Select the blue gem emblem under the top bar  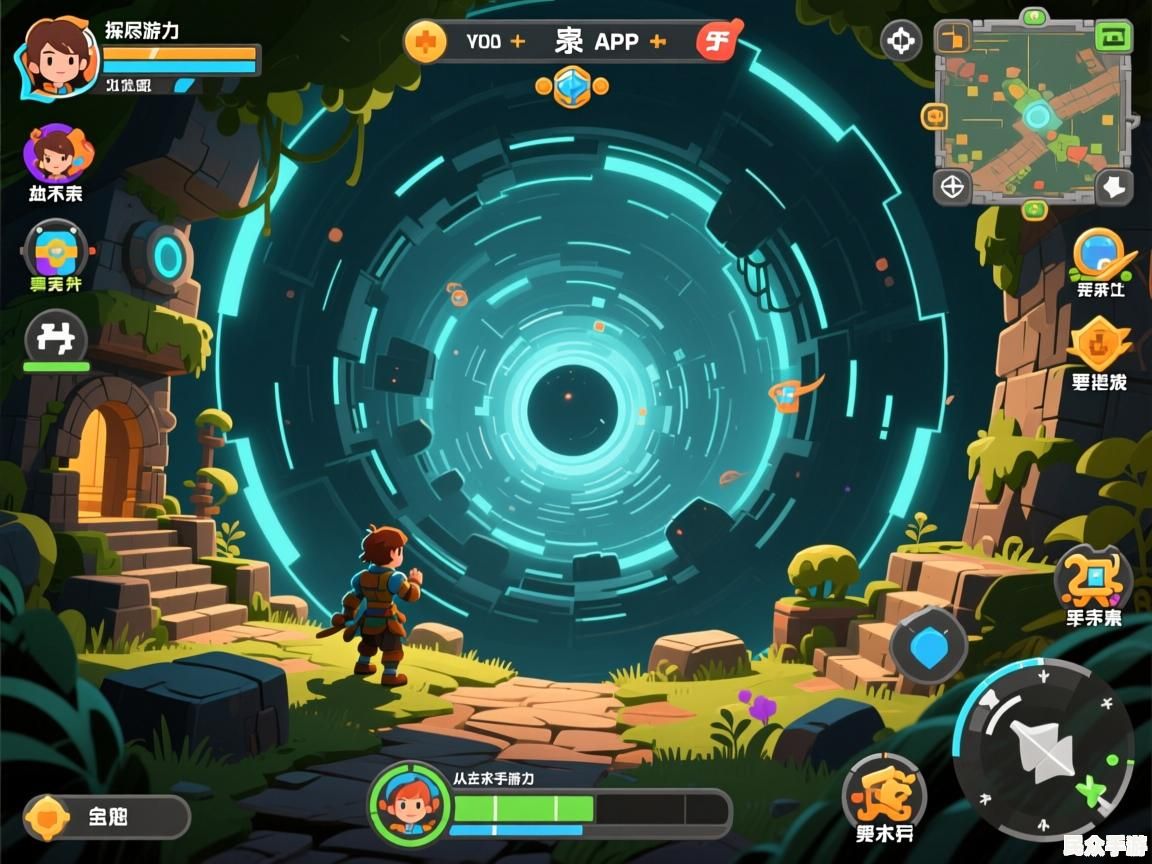(572, 87)
